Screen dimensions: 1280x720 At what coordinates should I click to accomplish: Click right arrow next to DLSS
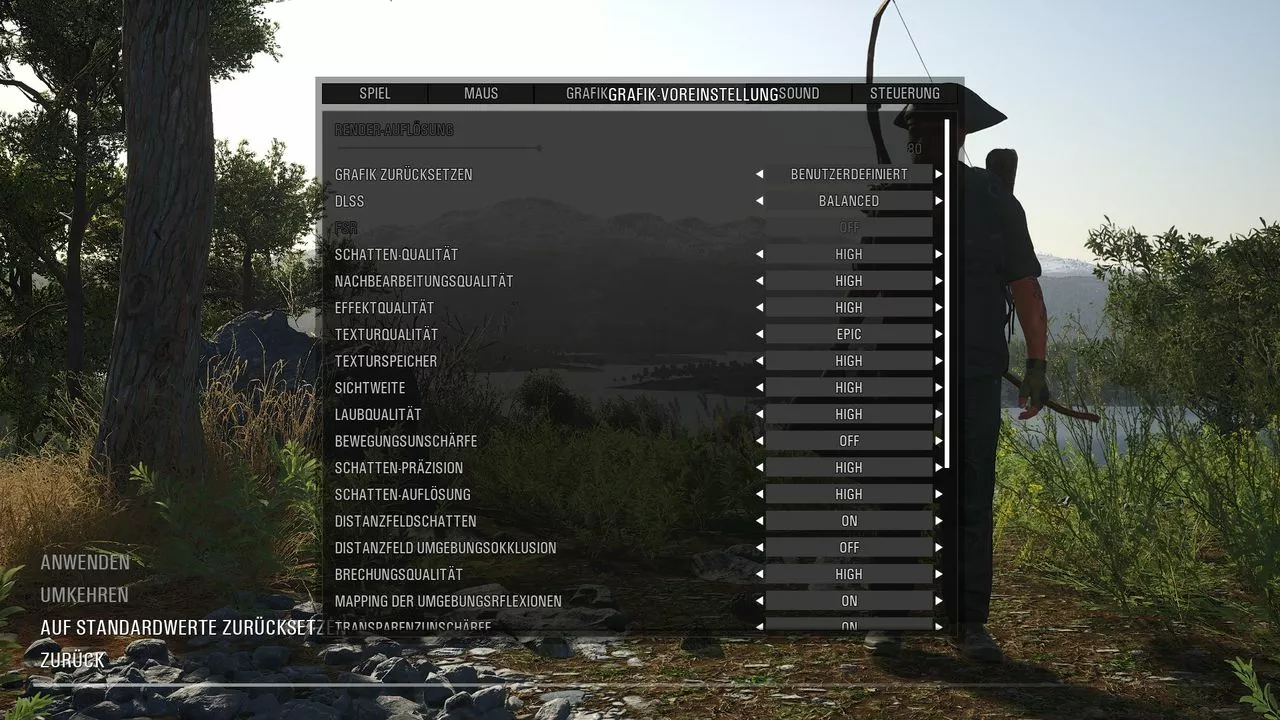(939, 201)
